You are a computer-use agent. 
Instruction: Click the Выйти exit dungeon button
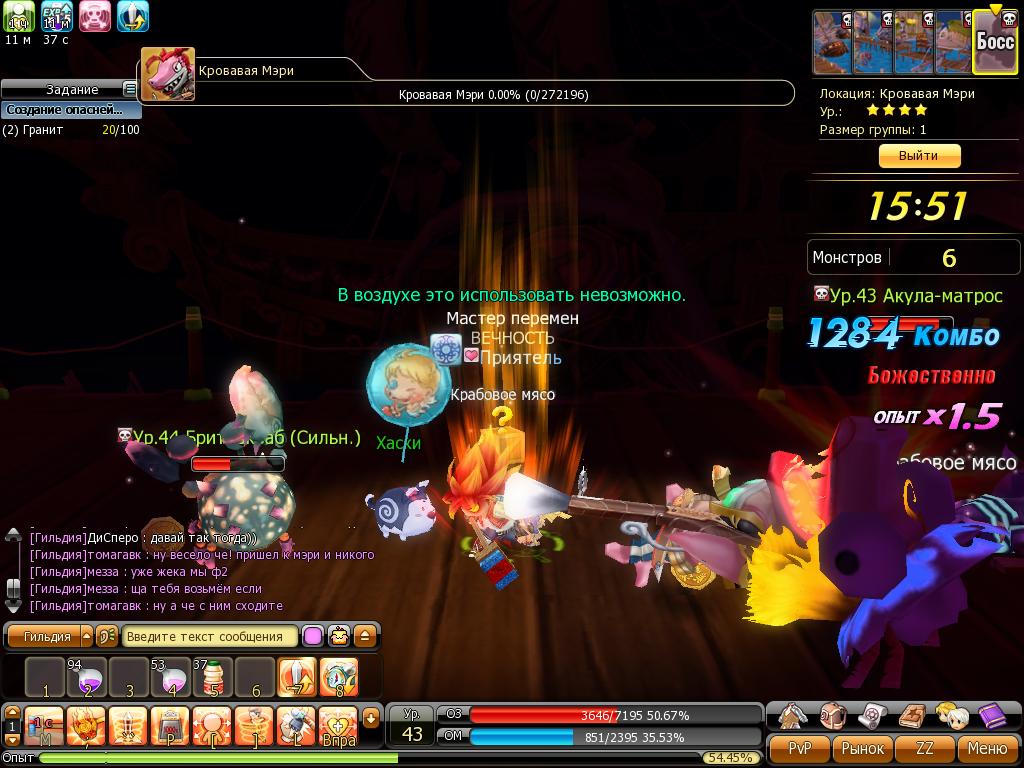click(919, 156)
